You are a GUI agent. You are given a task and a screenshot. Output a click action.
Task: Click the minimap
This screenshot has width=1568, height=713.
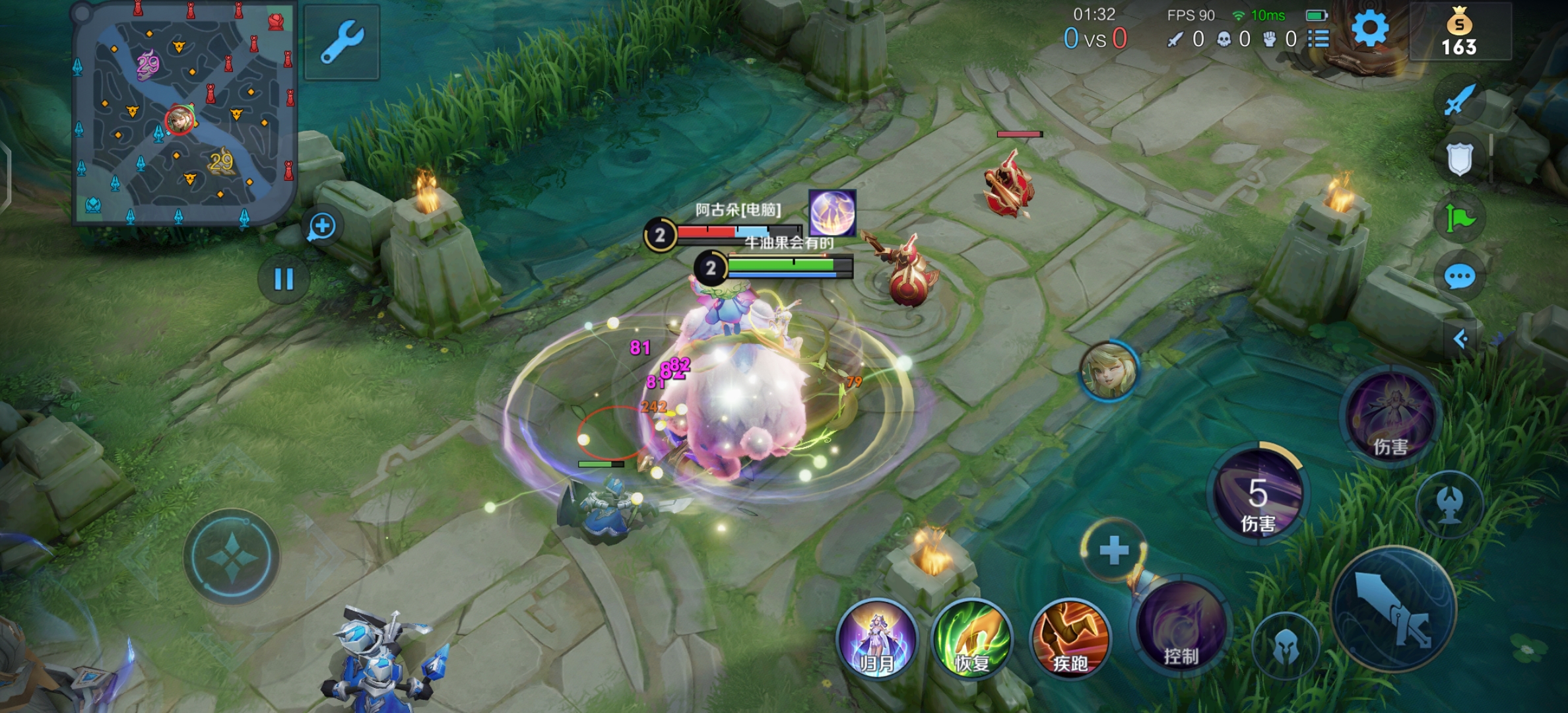[183, 114]
